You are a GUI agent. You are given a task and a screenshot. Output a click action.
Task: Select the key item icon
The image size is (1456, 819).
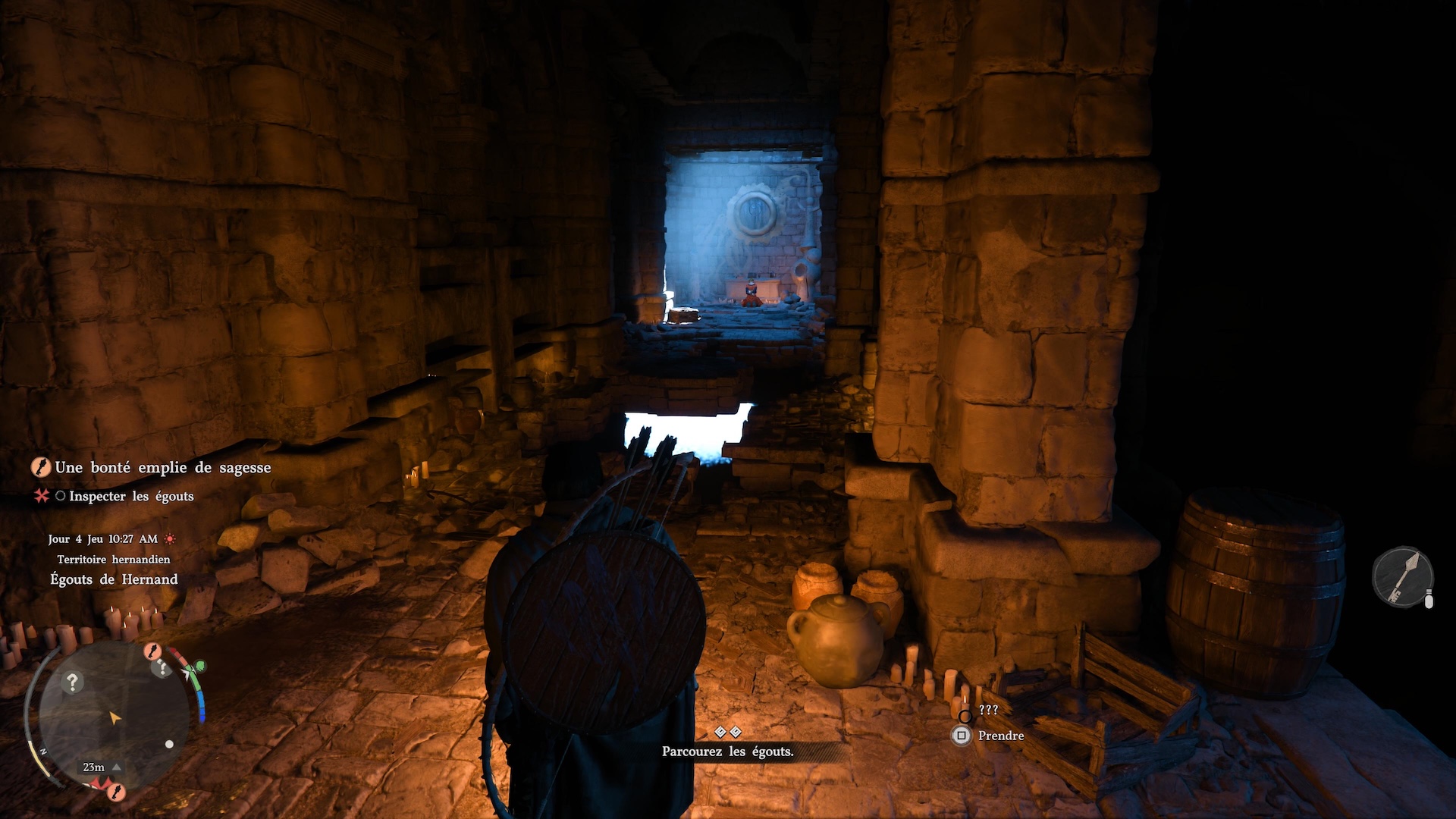[x=1402, y=577]
